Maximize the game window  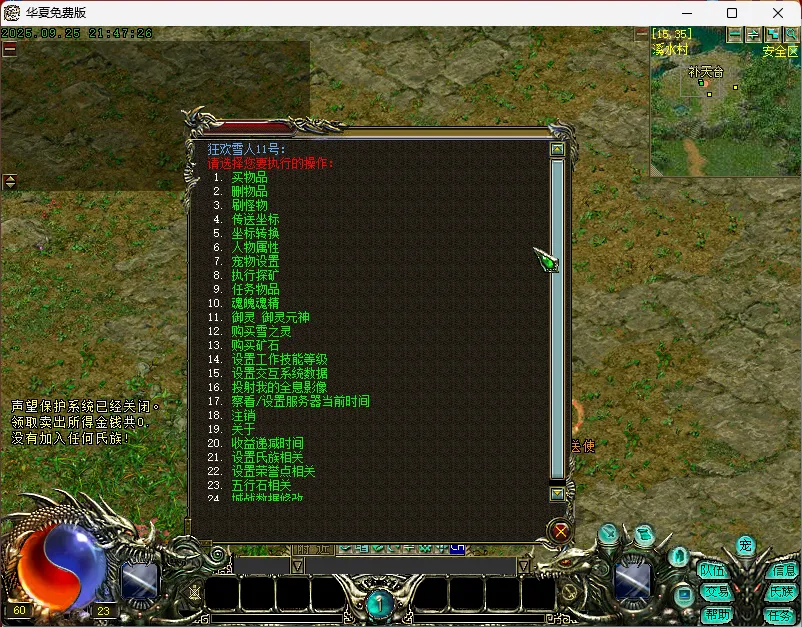coord(732,13)
